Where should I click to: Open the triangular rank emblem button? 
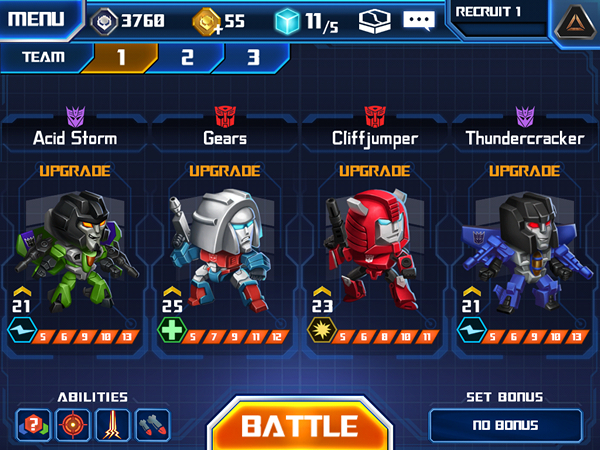click(x=573, y=22)
